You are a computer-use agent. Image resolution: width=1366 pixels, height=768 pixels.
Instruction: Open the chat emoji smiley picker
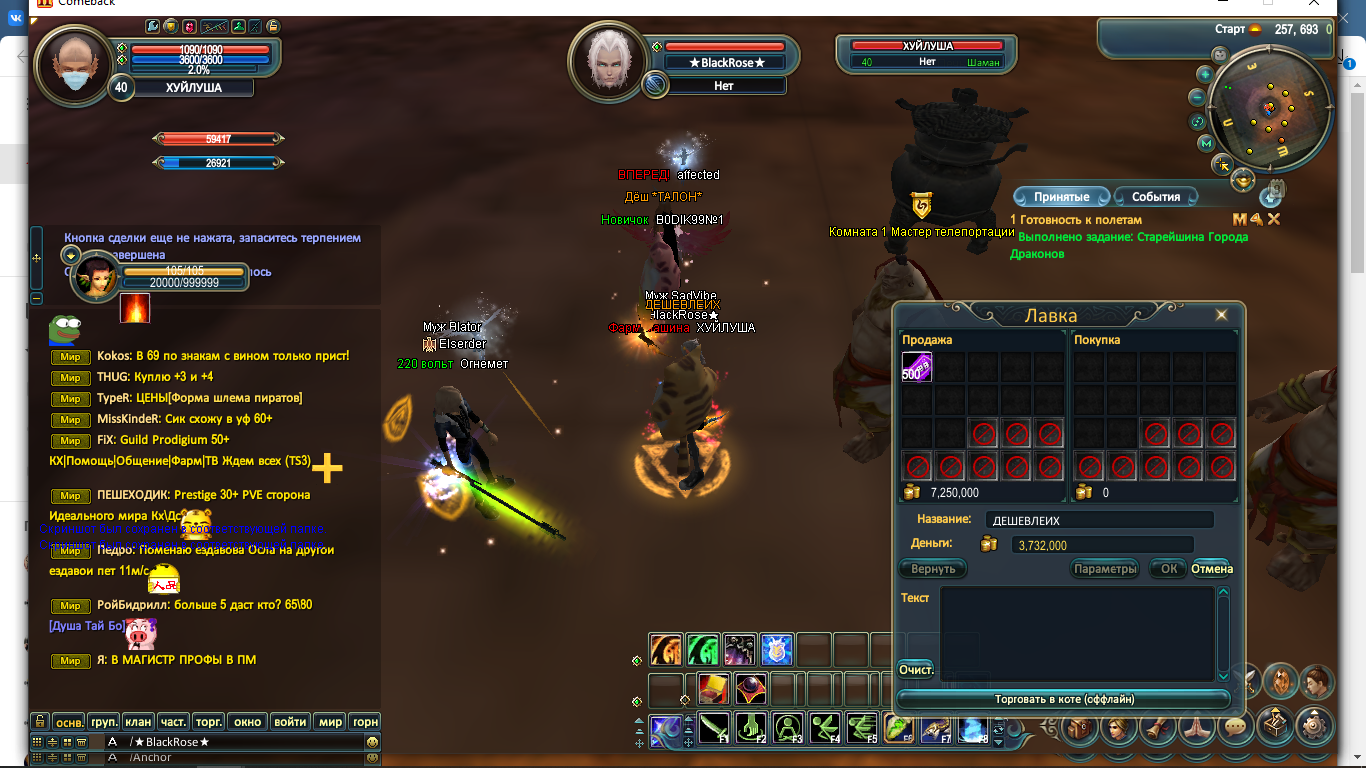point(372,742)
